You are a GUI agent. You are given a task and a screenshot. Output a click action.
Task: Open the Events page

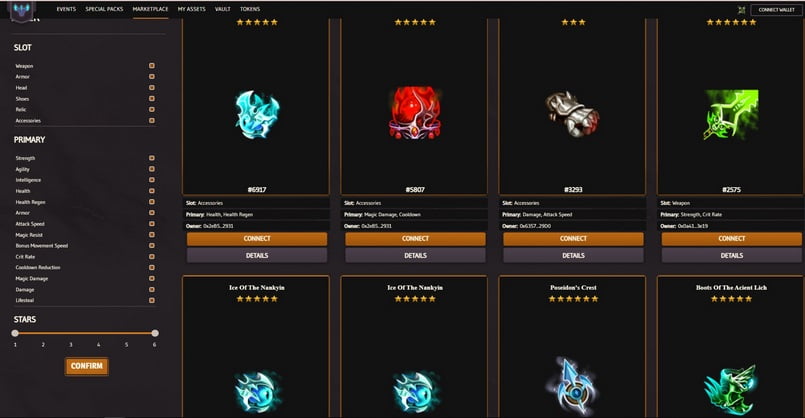tap(66, 8)
